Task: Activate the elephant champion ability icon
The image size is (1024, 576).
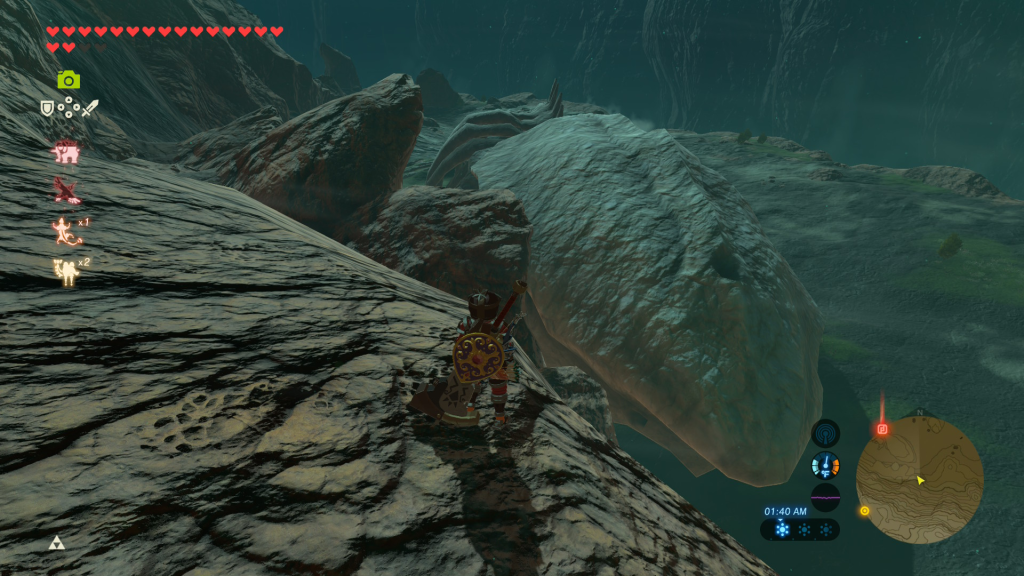Action: coord(66,151)
